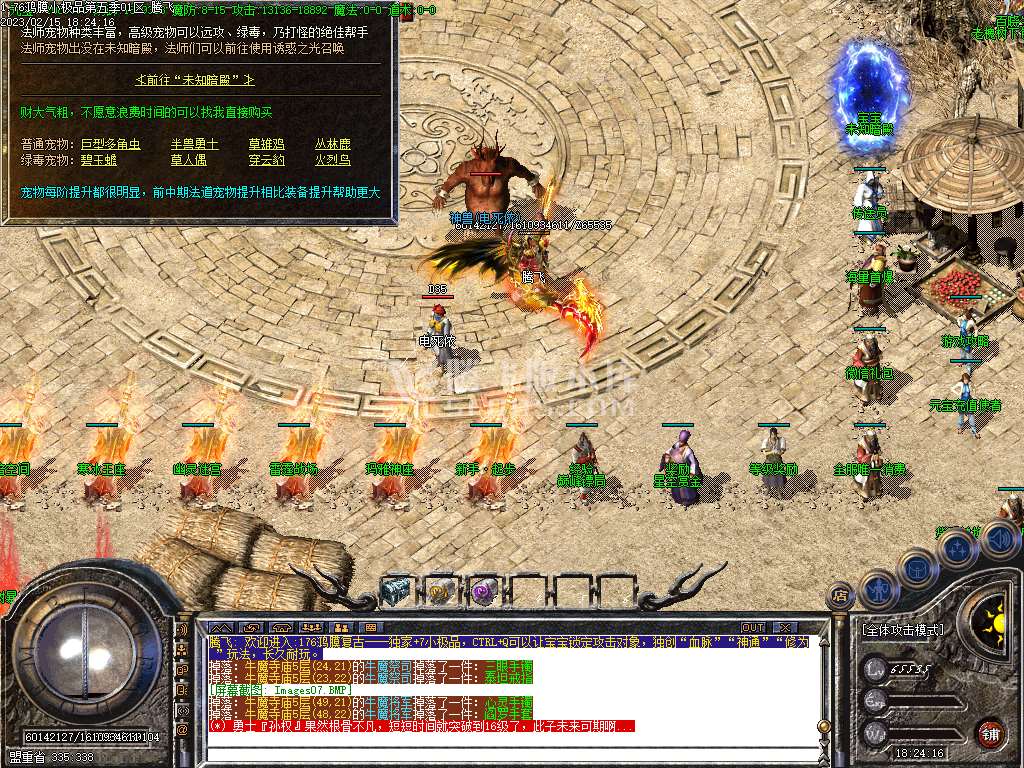Choose the 半兽勇士 pet option
The height and width of the screenshot is (768, 1024).
tap(194, 144)
